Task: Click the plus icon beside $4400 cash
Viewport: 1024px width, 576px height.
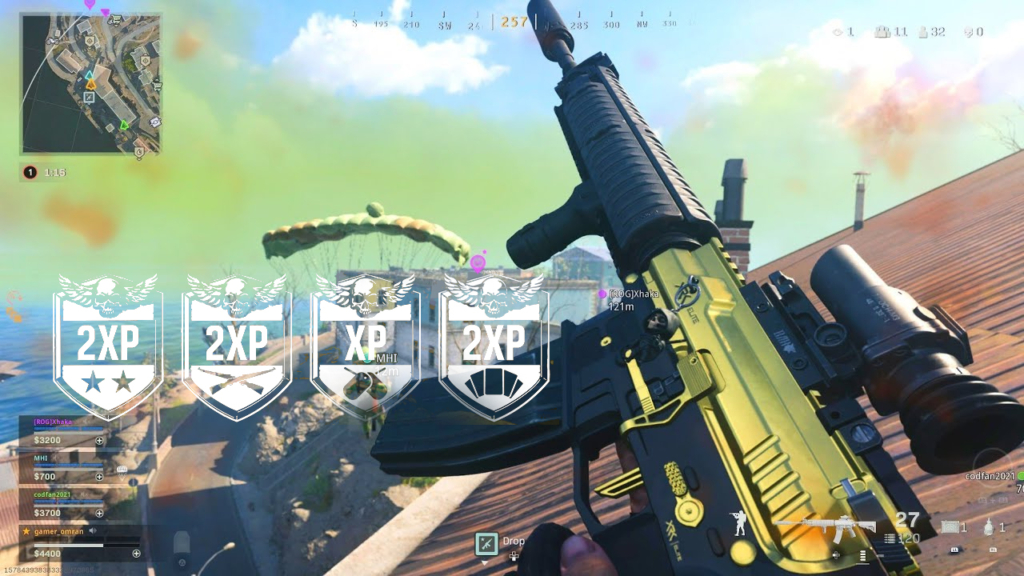Action: click(x=138, y=553)
